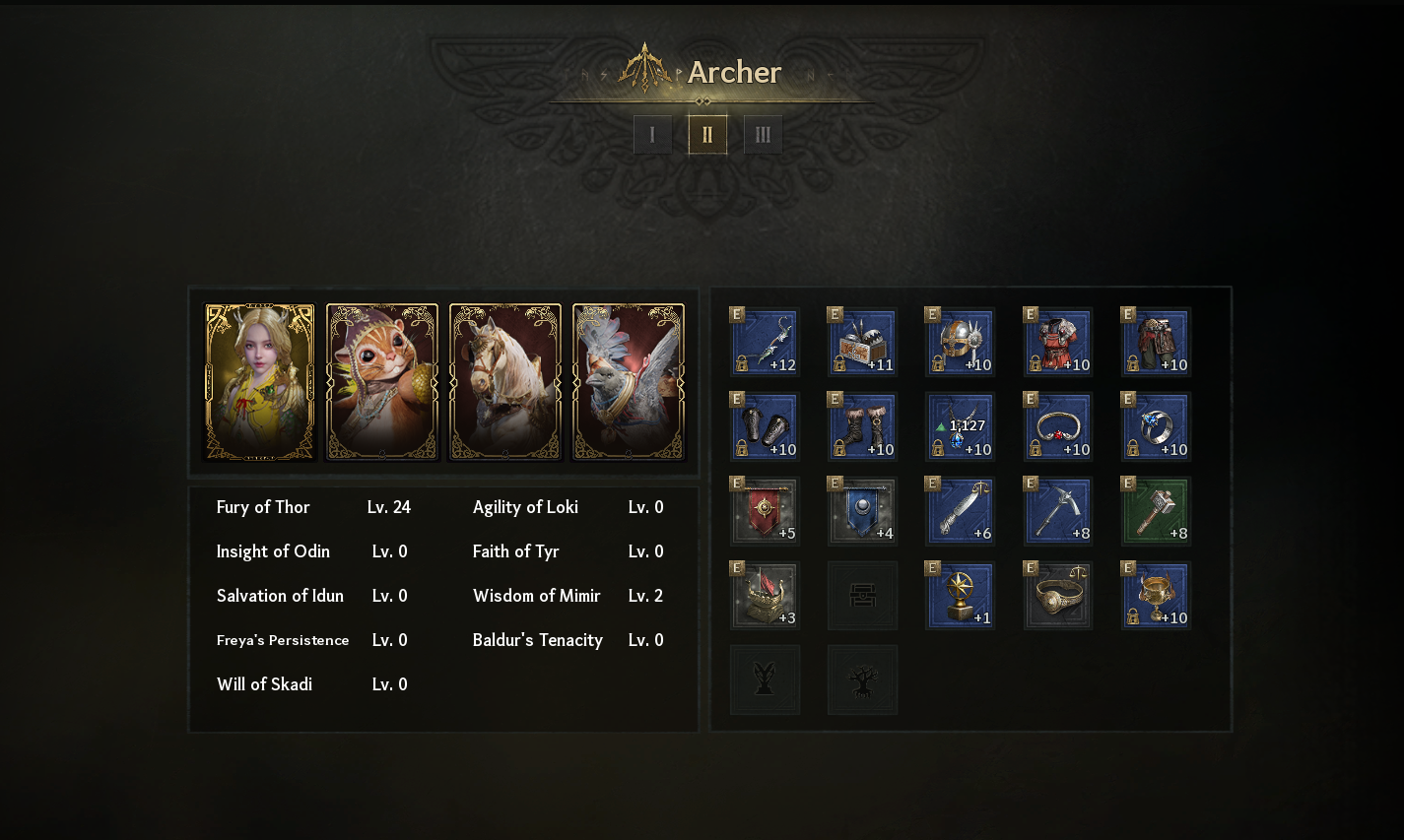
Task: Select the golden chalice slot
Action: (x=1156, y=596)
